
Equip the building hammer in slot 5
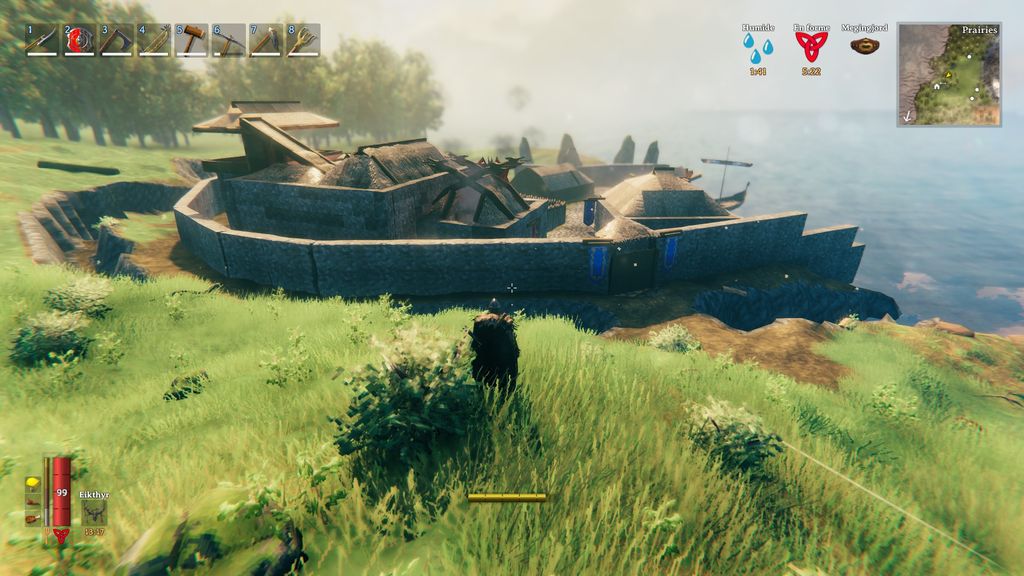pyautogui.click(x=191, y=40)
